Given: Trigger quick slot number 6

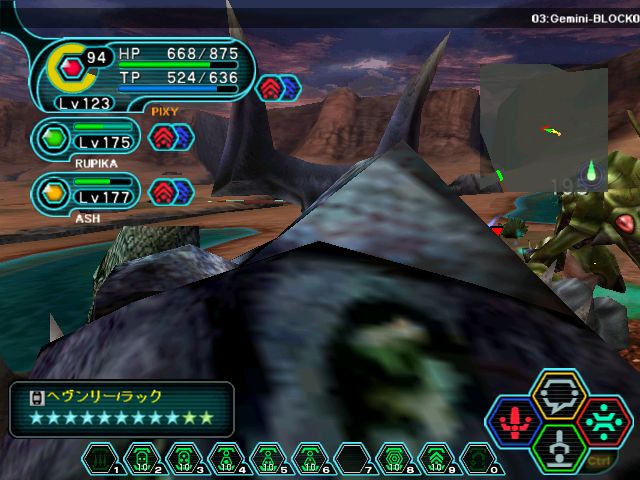Looking at the screenshot, I should (x=310, y=459).
